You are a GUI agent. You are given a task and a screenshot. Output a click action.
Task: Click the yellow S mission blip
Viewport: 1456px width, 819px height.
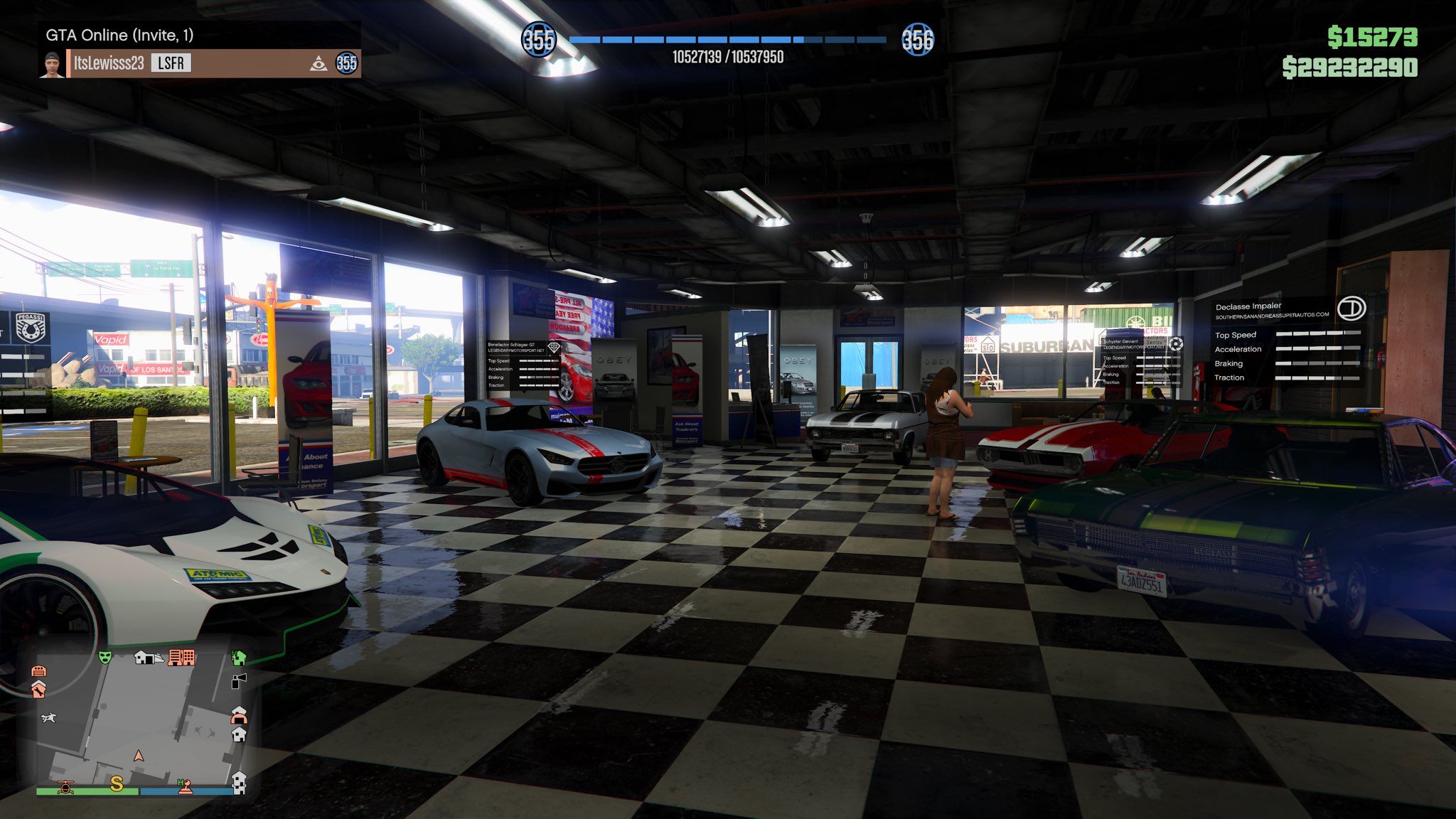coord(117,783)
